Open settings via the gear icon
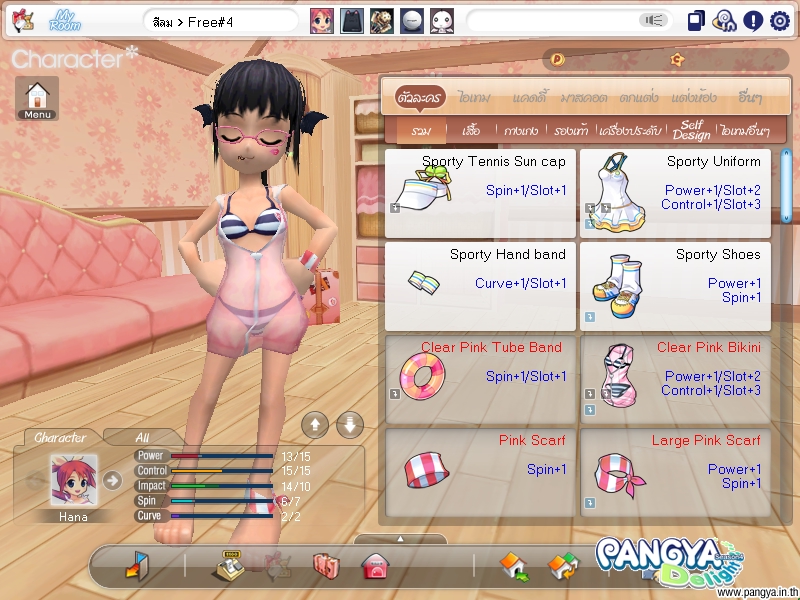The height and width of the screenshot is (600, 800). [780, 20]
